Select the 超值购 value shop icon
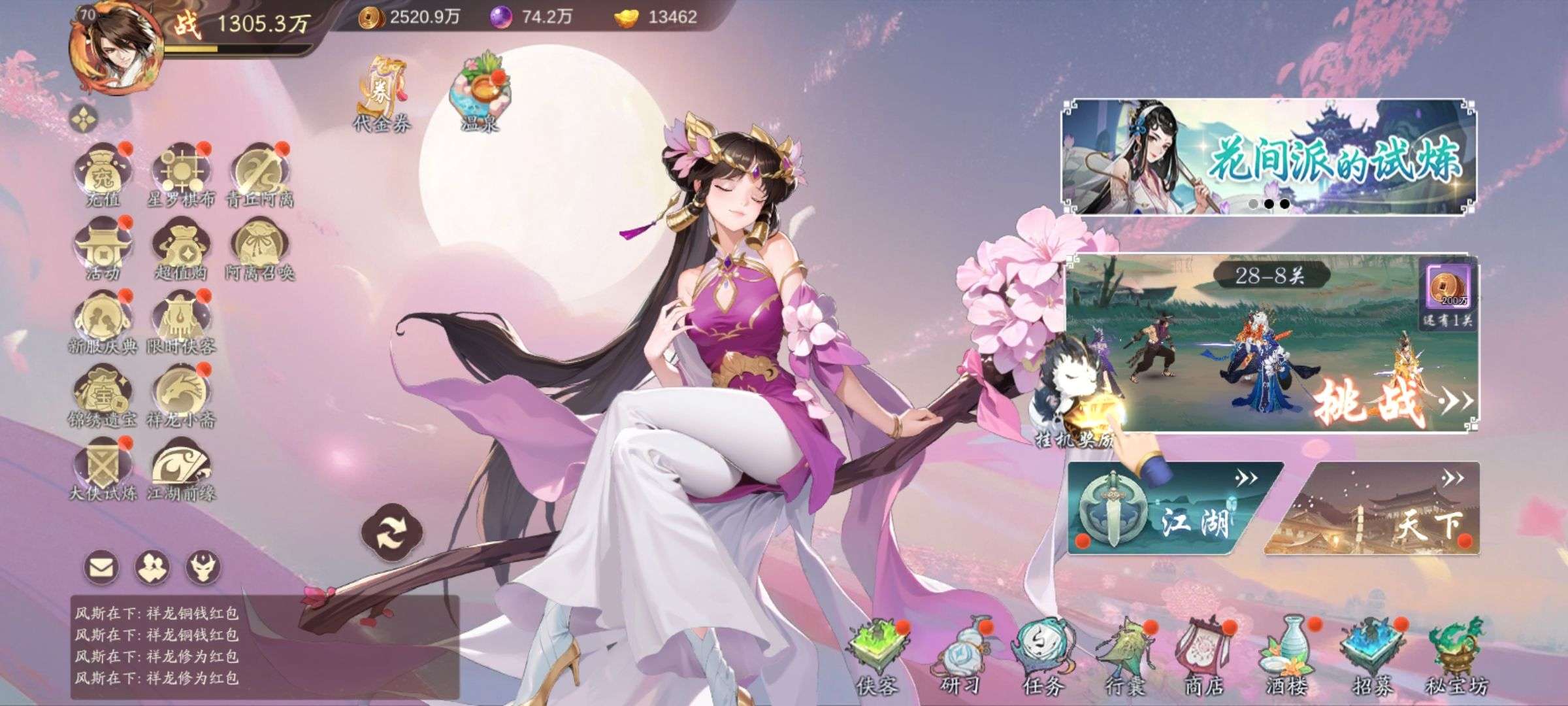The height and width of the screenshot is (706, 1568). tap(181, 248)
